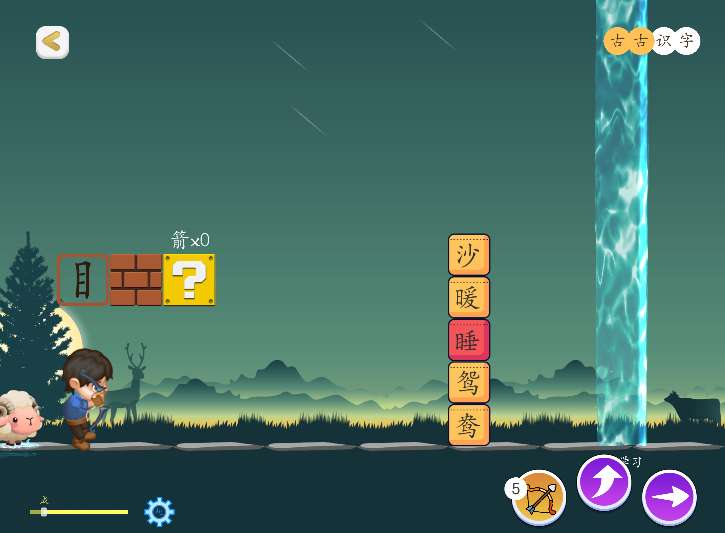Choose the 暖 character tile
The height and width of the screenshot is (533, 725).
pos(468,297)
